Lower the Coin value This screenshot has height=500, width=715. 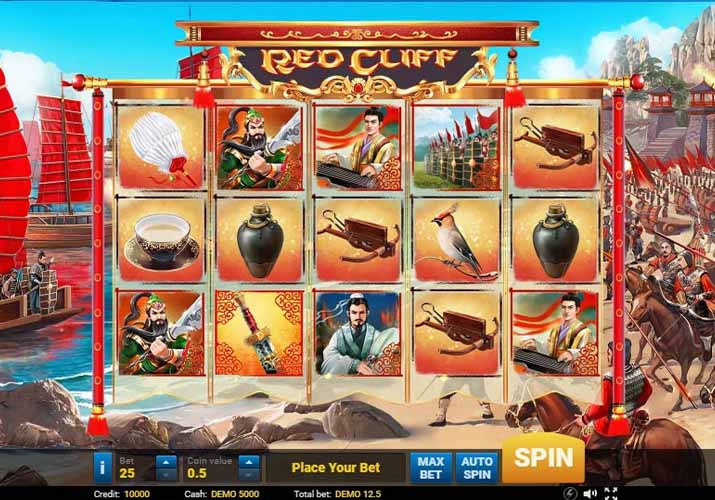pos(248,474)
